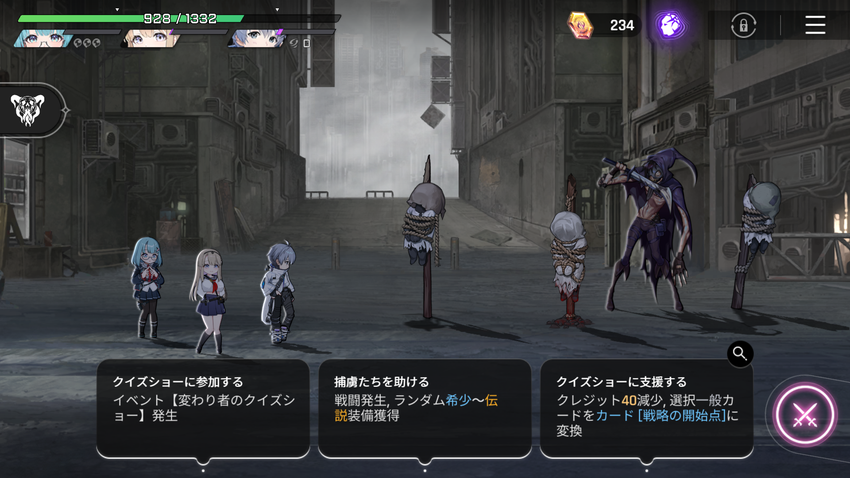Select 捕虜たちを助ける battle option
The height and width of the screenshot is (478, 850).
(x=425, y=408)
